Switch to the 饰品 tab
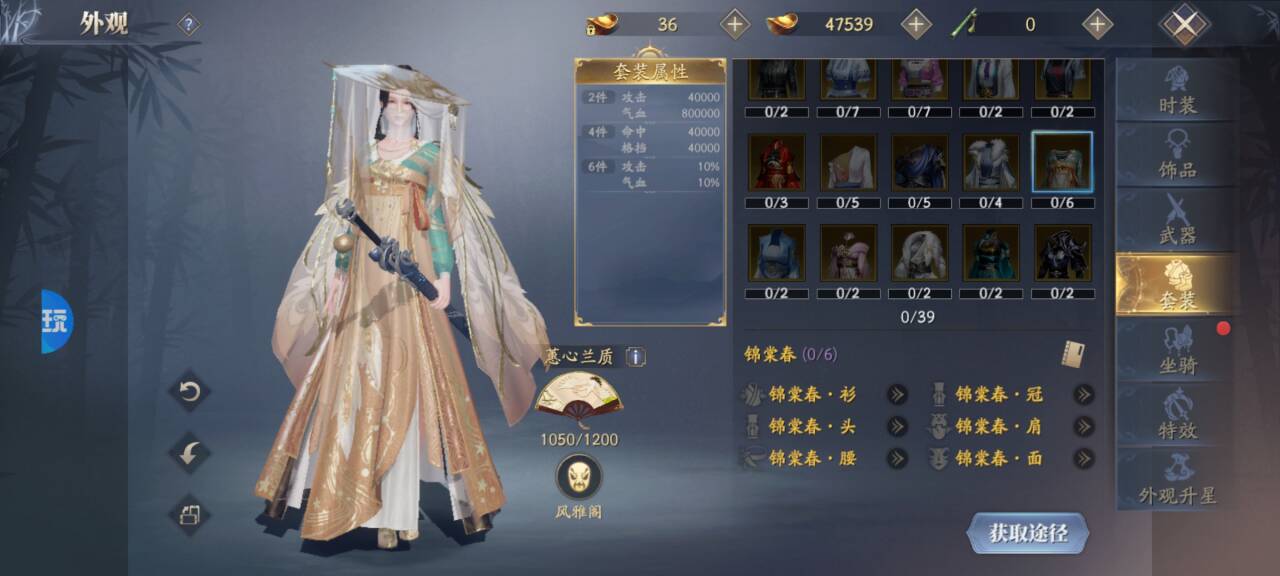The image size is (1280, 576). pyautogui.click(x=1177, y=156)
